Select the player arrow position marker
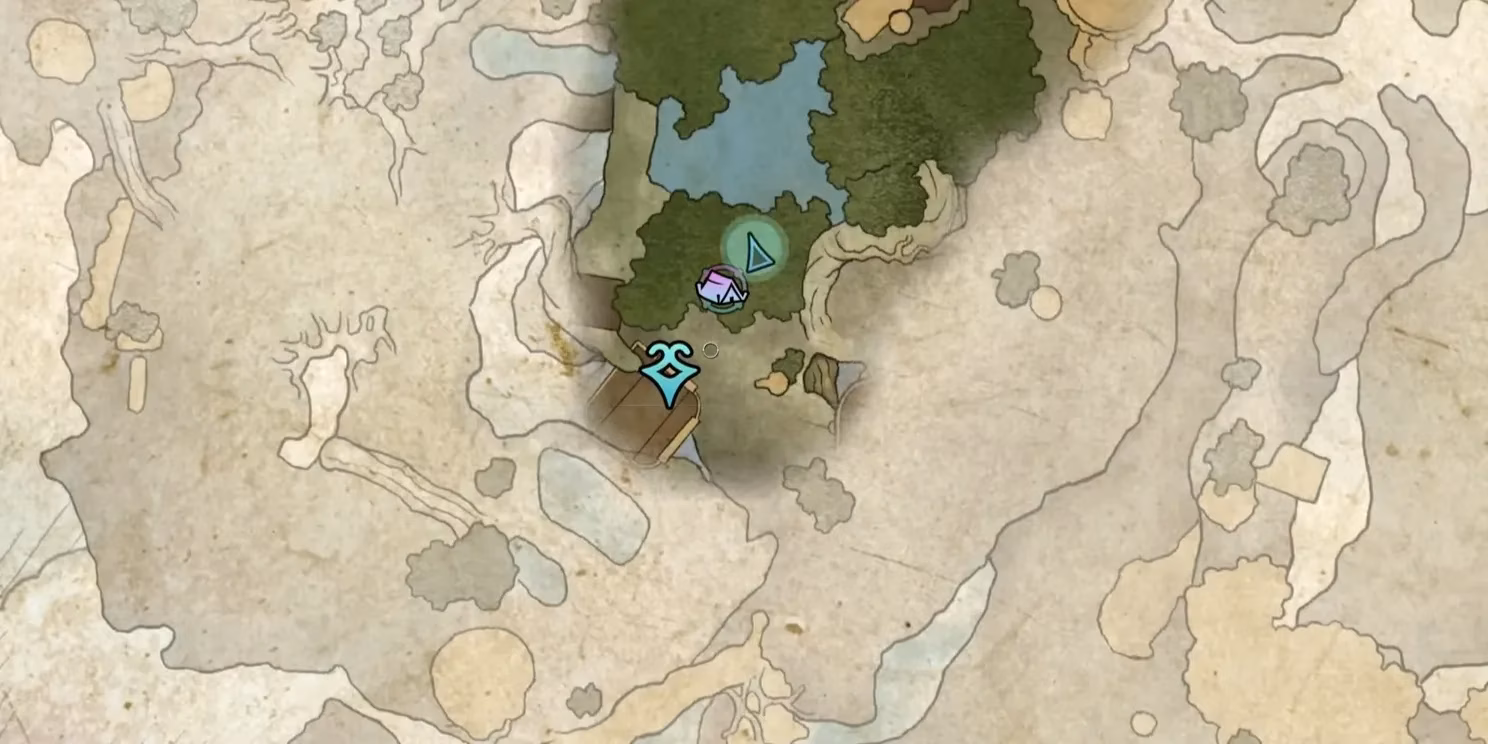 (757, 249)
